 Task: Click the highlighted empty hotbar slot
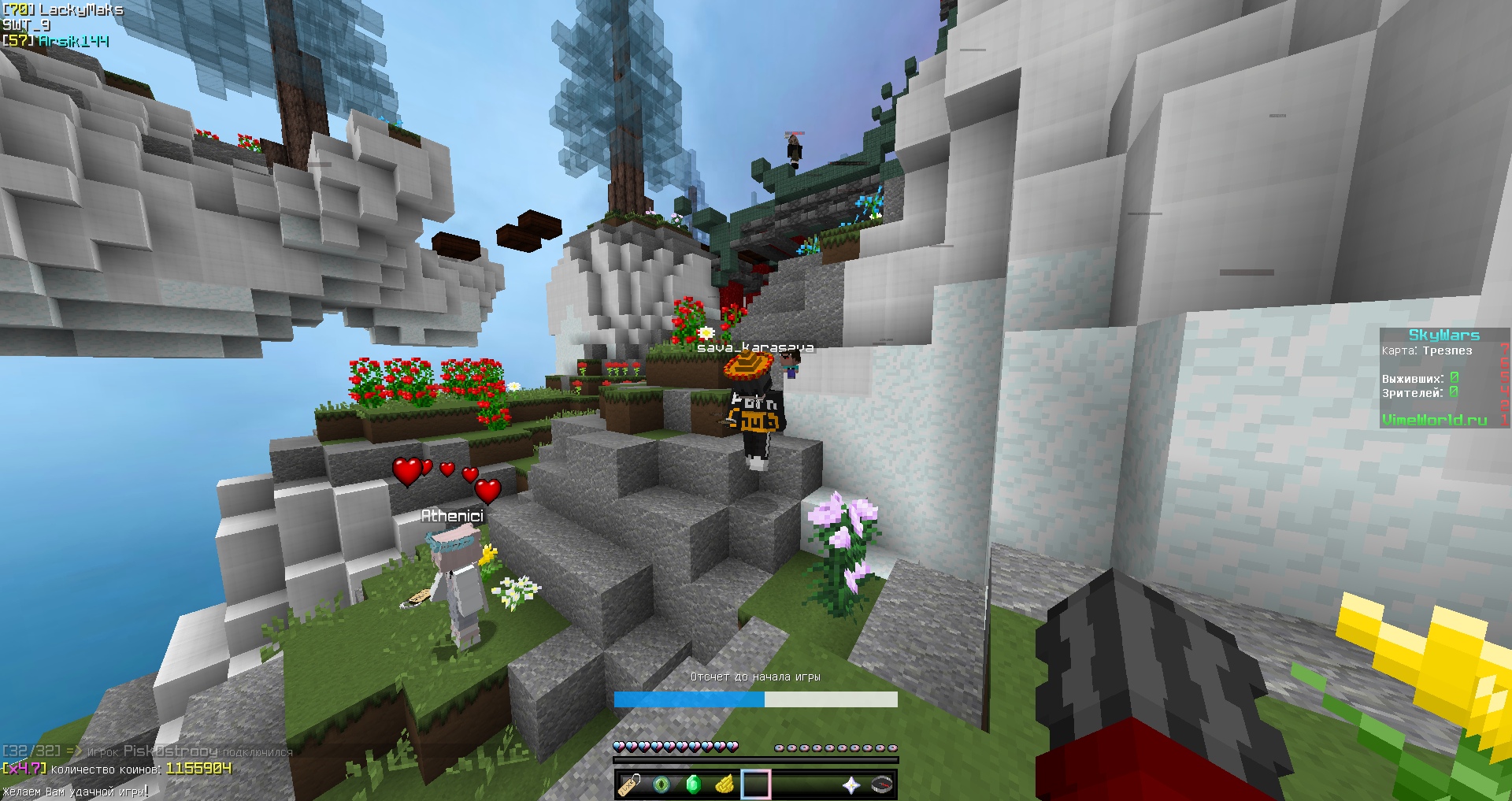click(x=756, y=785)
